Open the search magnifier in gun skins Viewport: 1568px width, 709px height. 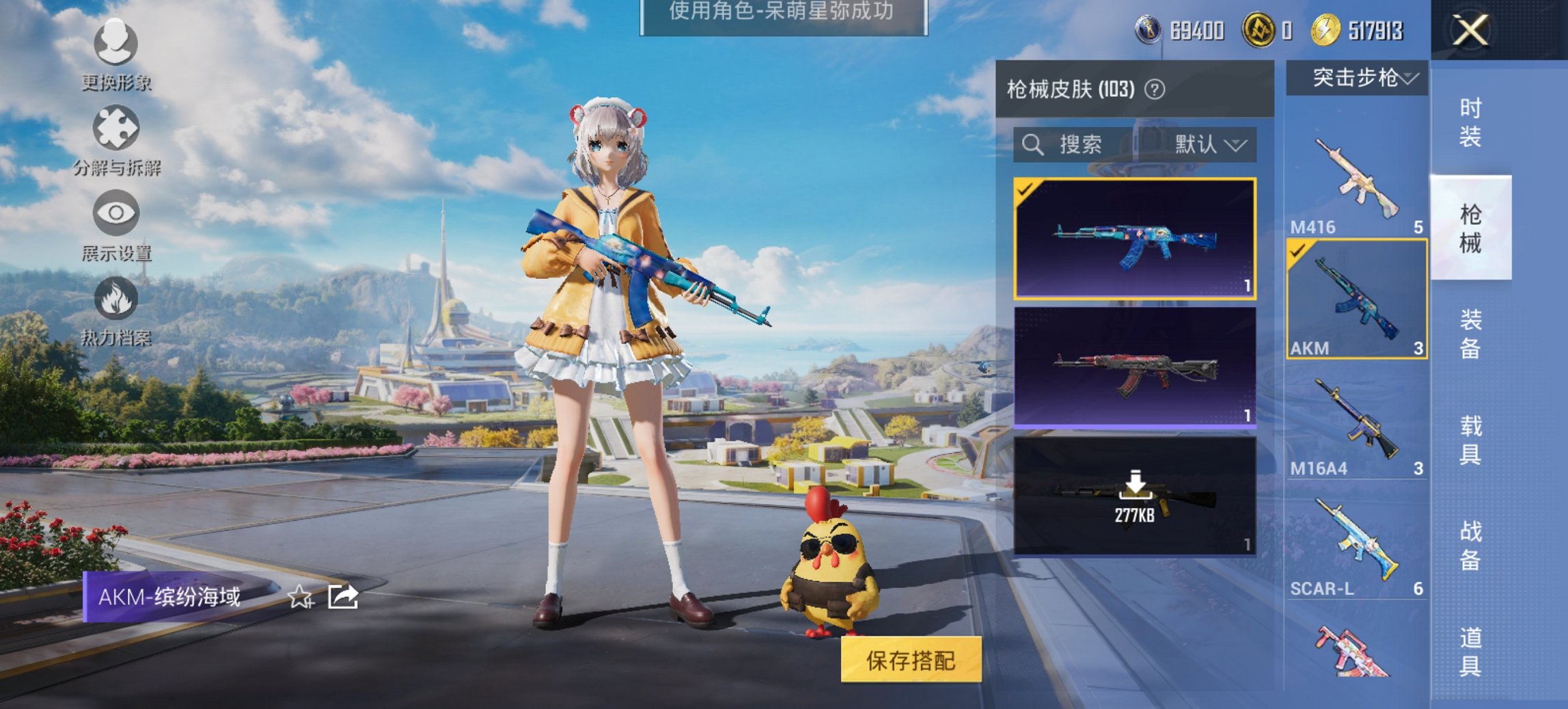tap(1032, 146)
